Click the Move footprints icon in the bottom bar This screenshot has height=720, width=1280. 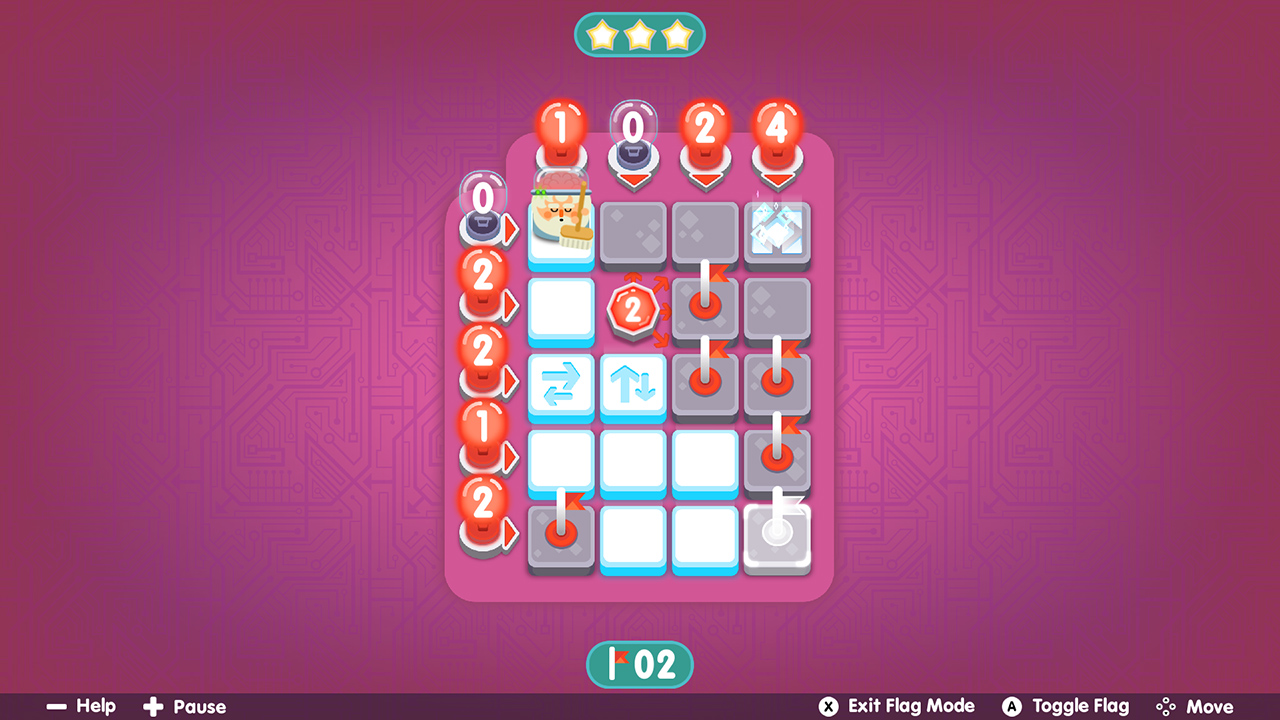[1166, 705]
